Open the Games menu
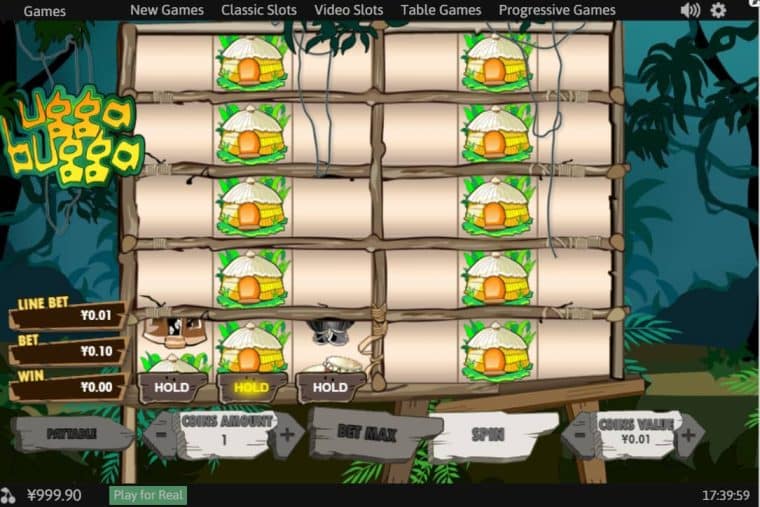The height and width of the screenshot is (507, 760). point(44,11)
